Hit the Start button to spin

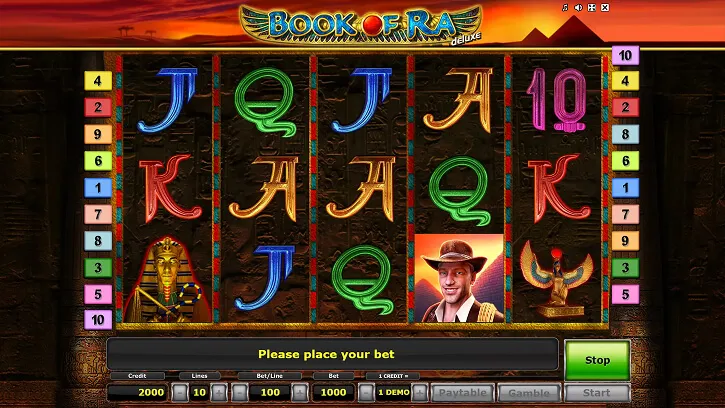pyautogui.click(x=597, y=393)
